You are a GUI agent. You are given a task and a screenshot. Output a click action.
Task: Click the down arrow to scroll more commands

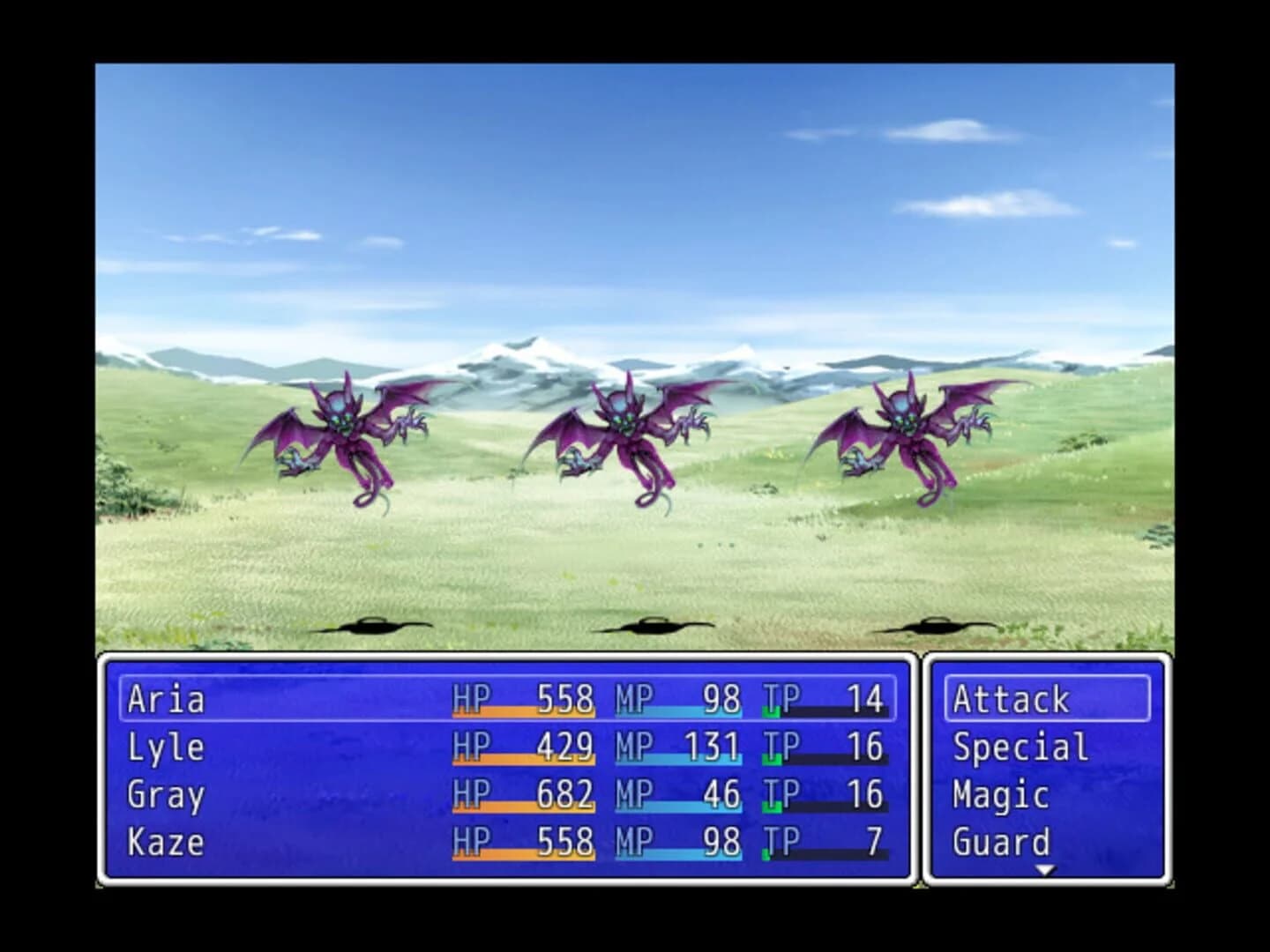tap(1046, 868)
